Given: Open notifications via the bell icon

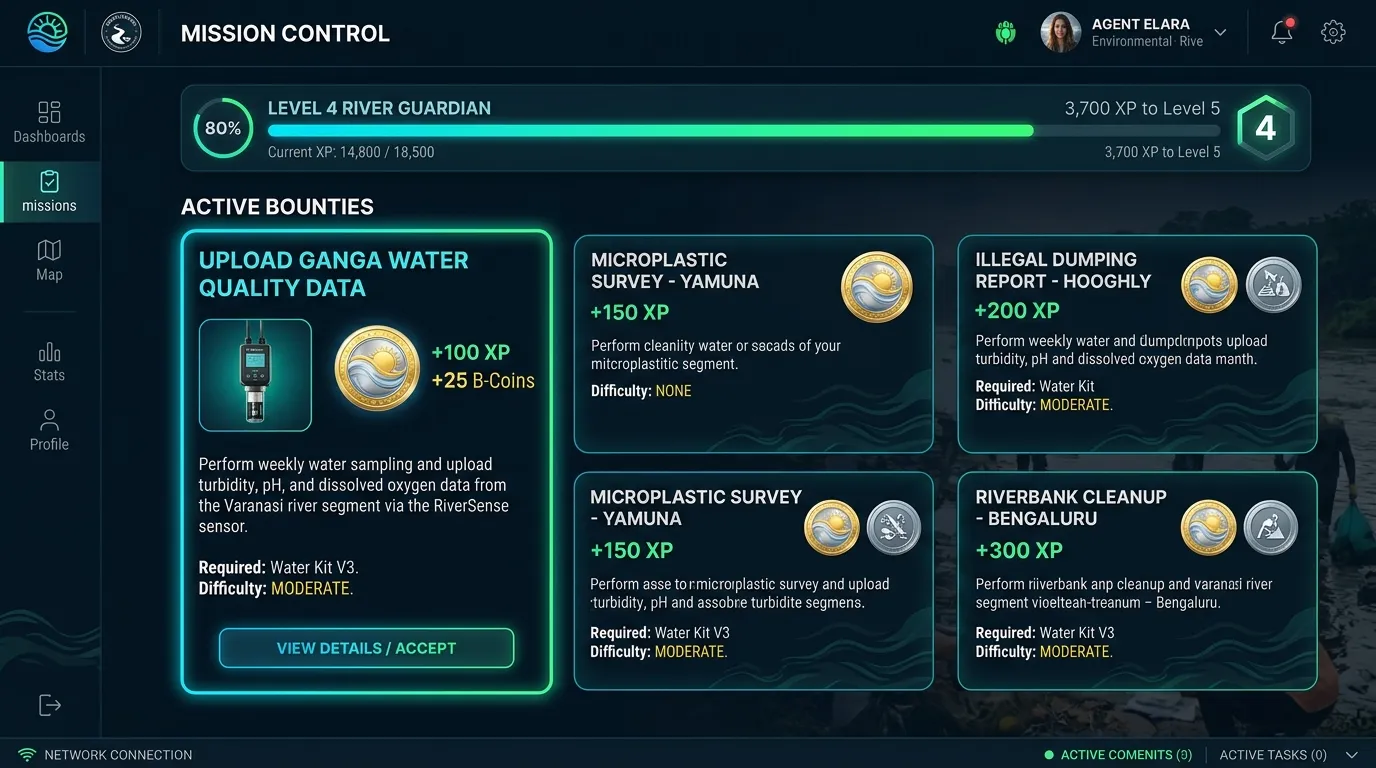Looking at the screenshot, I should point(1281,31).
